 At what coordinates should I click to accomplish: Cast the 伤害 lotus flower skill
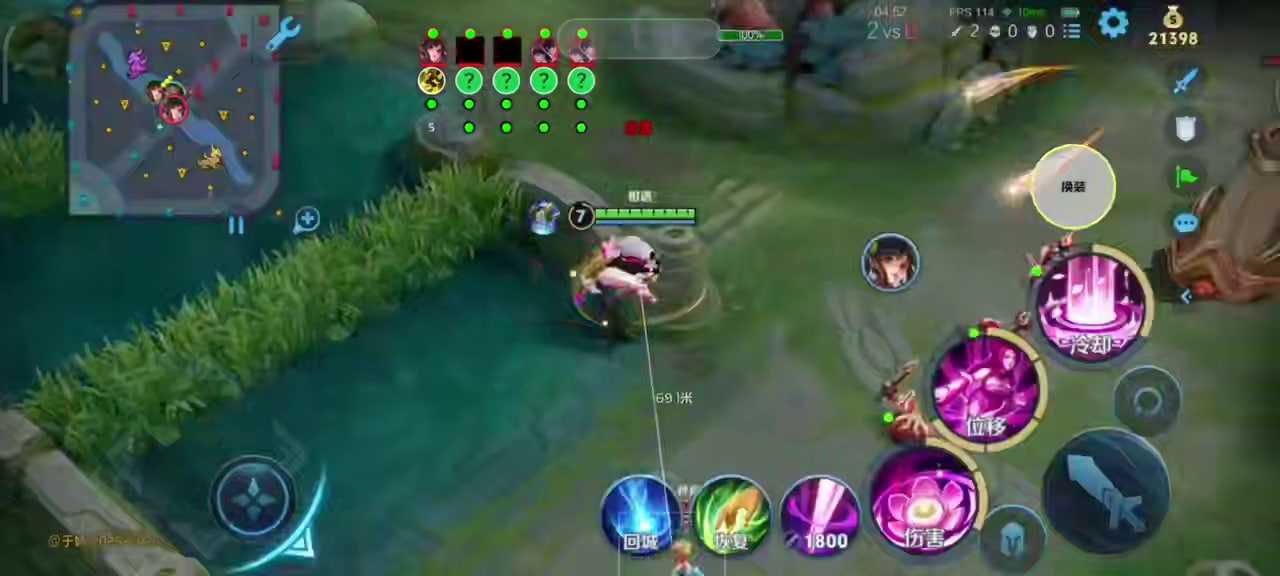click(925, 502)
